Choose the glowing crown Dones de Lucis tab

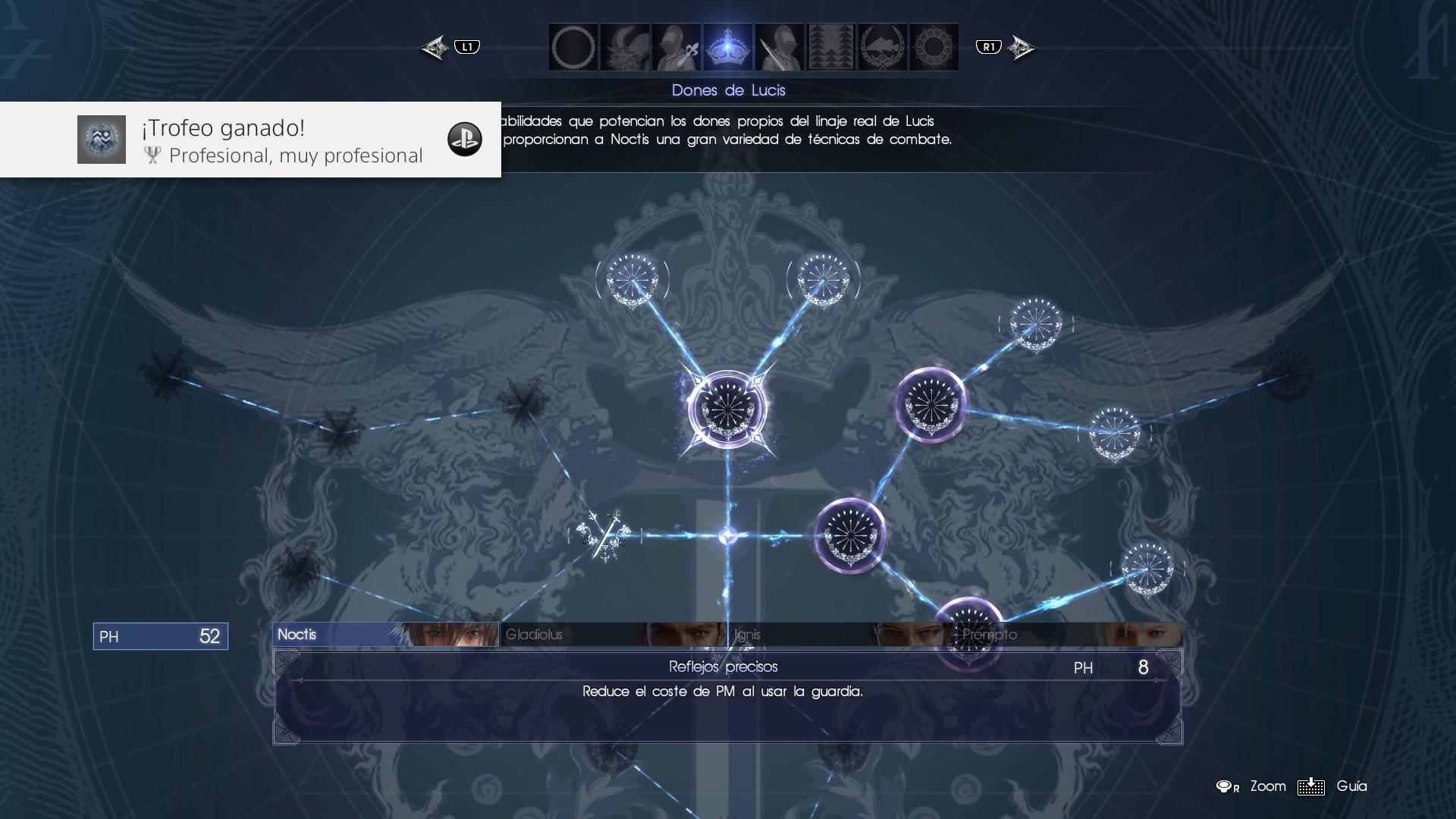(728, 47)
